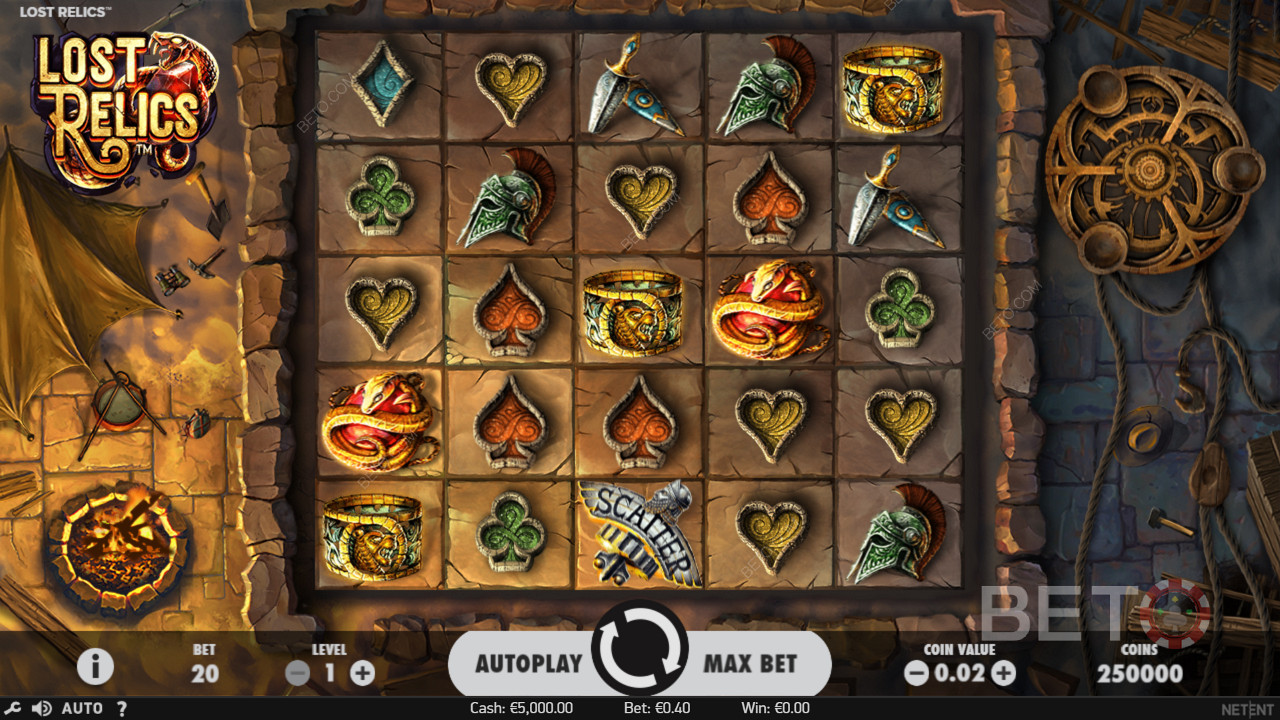This screenshot has width=1280, height=720.
Task: Open the paytable info button
Action: click(x=95, y=666)
